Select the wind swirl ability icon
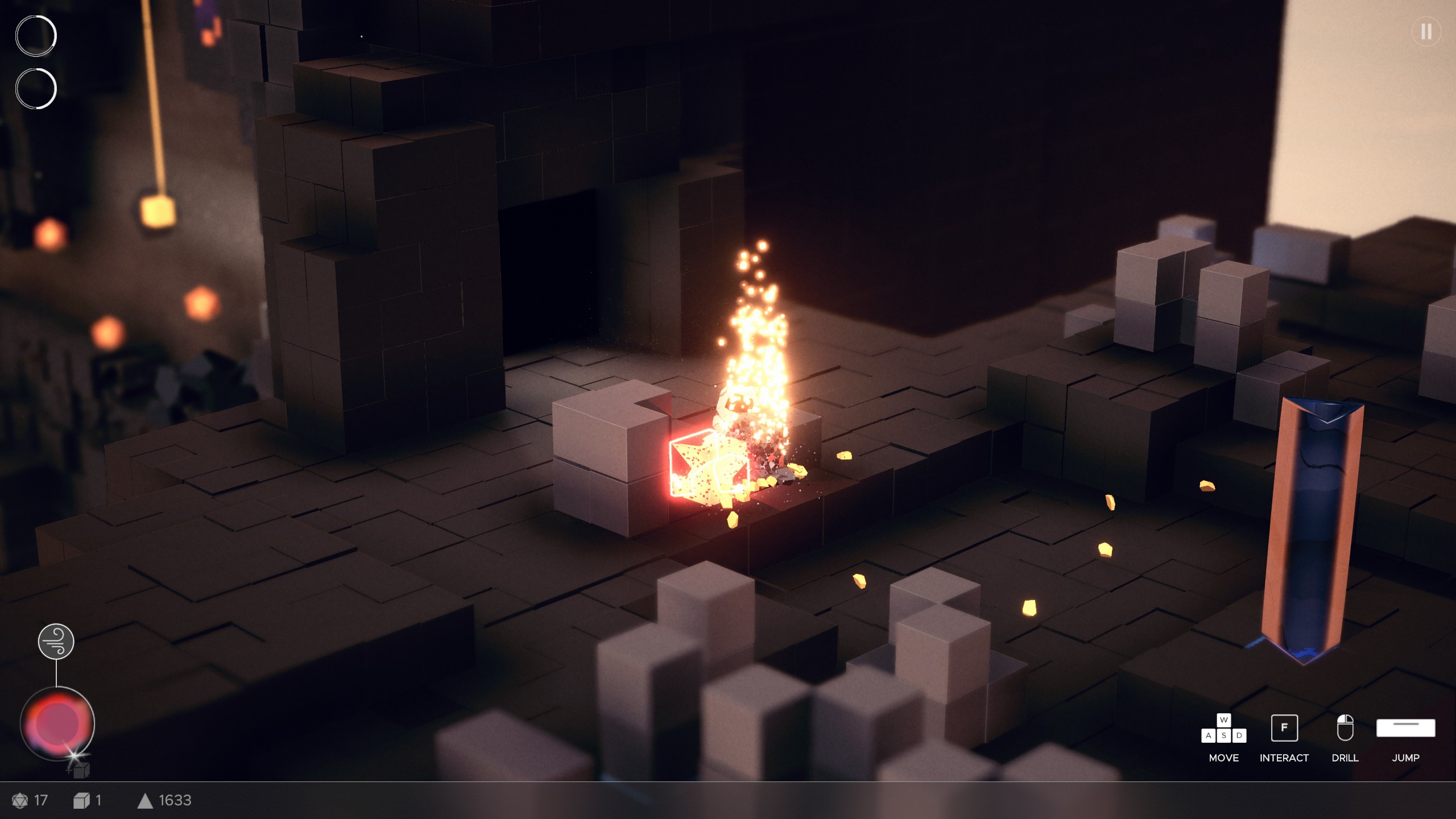This screenshot has width=1456, height=819. coord(56,642)
